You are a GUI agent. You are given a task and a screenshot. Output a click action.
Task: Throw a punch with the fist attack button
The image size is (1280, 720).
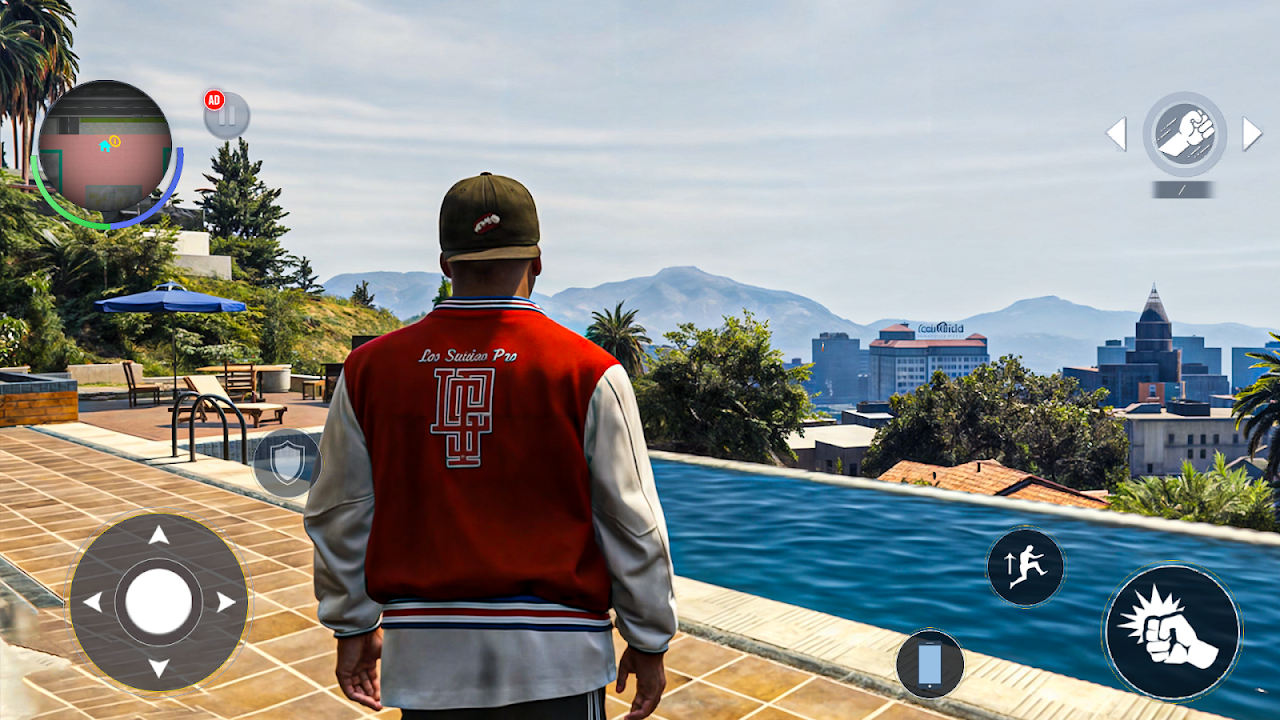pos(1172,632)
